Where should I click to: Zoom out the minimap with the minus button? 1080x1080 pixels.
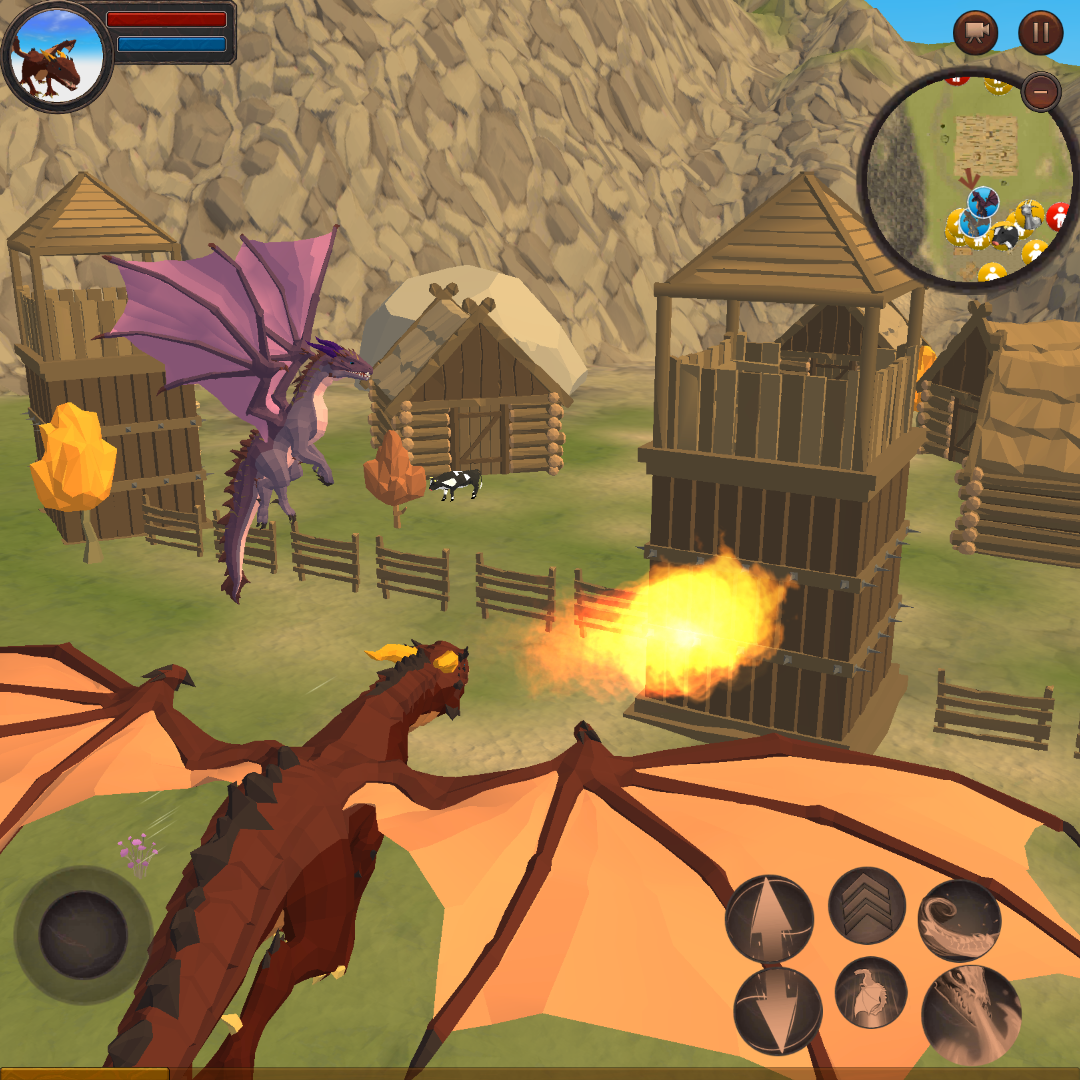(1041, 93)
